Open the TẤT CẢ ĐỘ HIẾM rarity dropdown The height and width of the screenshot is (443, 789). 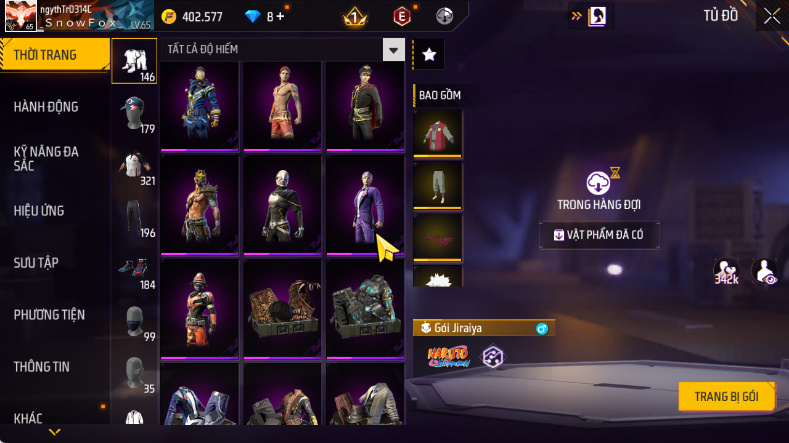click(x=394, y=50)
